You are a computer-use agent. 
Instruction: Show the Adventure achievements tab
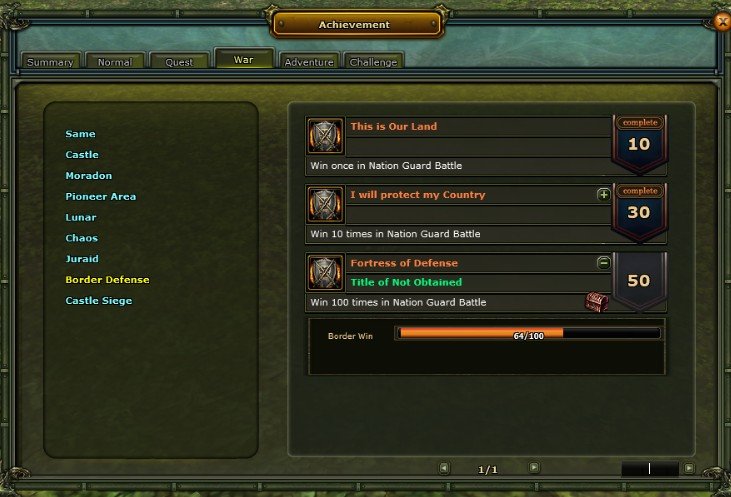pos(309,62)
